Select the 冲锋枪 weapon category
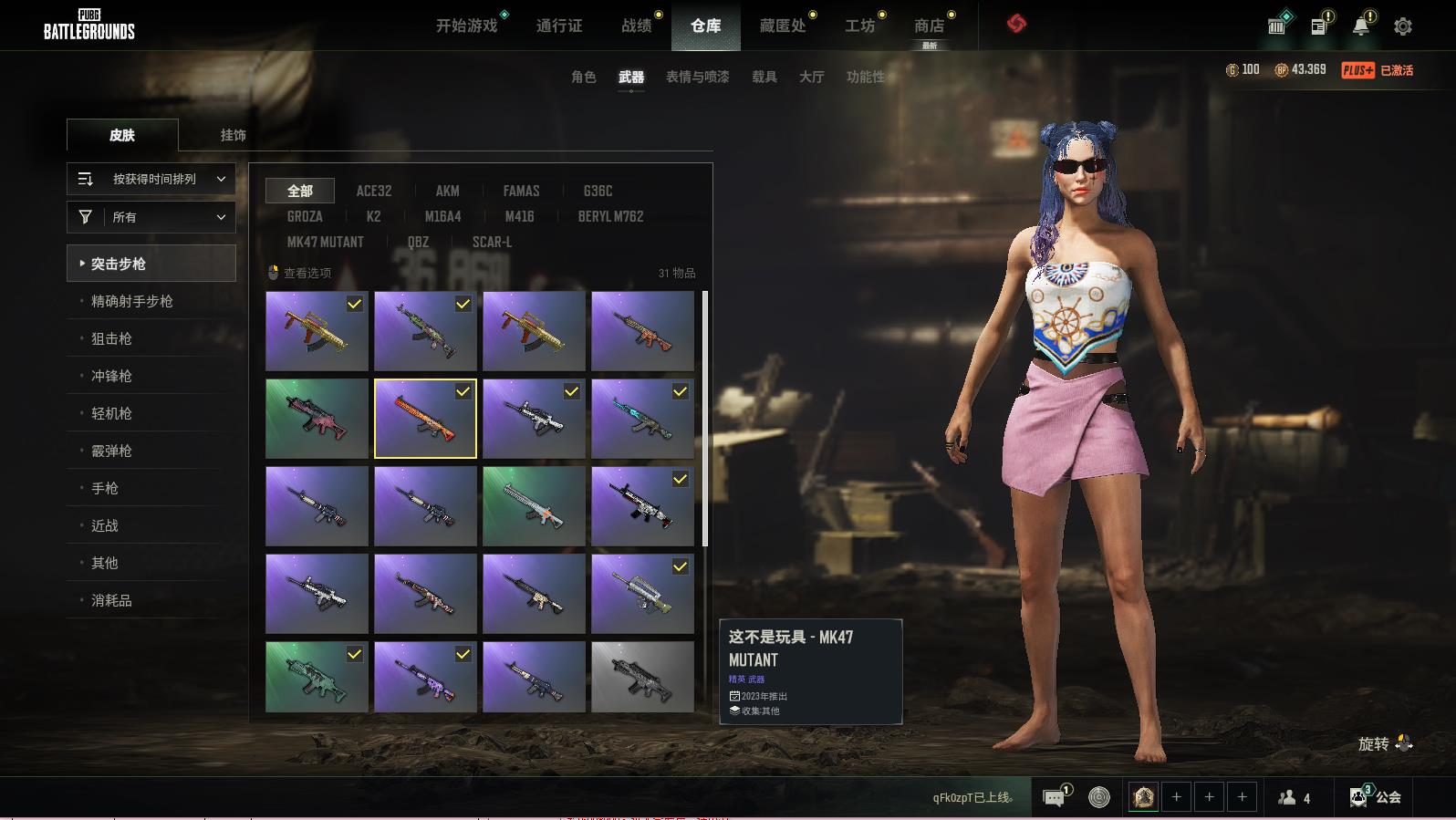 click(x=111, y=376)
